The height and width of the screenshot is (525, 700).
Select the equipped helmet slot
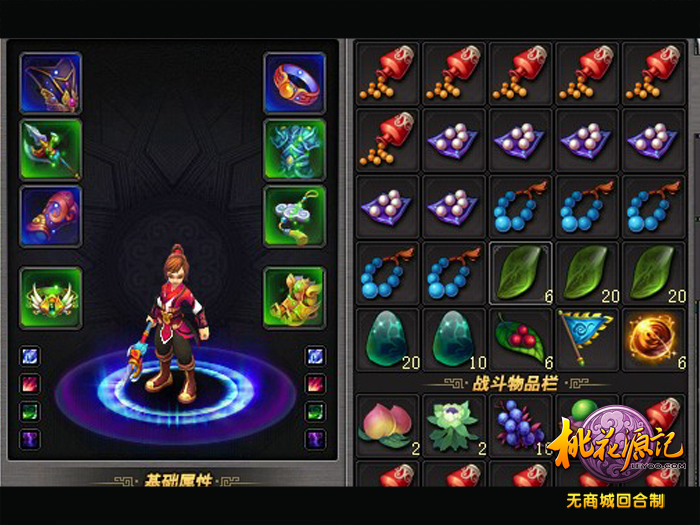coord(50,83)
